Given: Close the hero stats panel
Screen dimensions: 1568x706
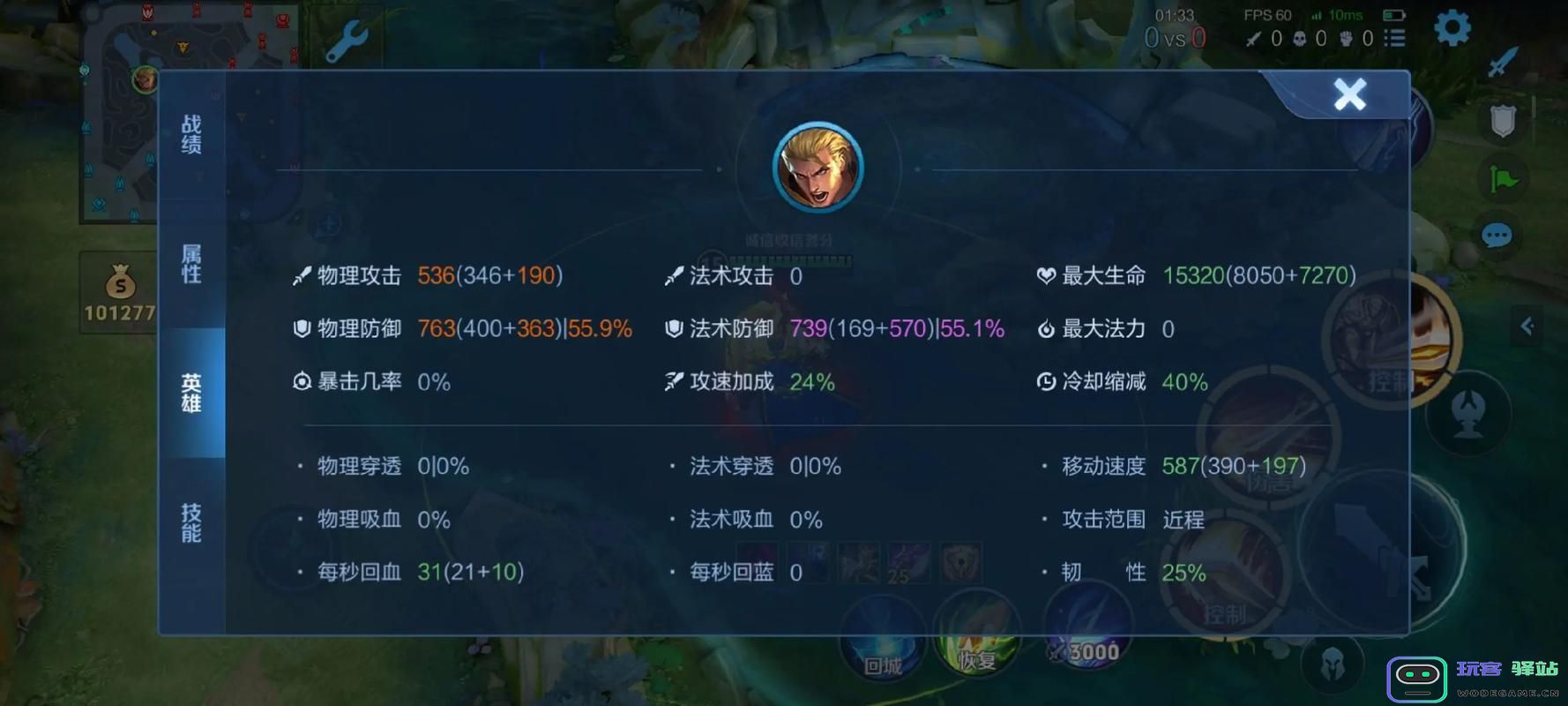Looking at the screenshot, I should pos(1349,94).
